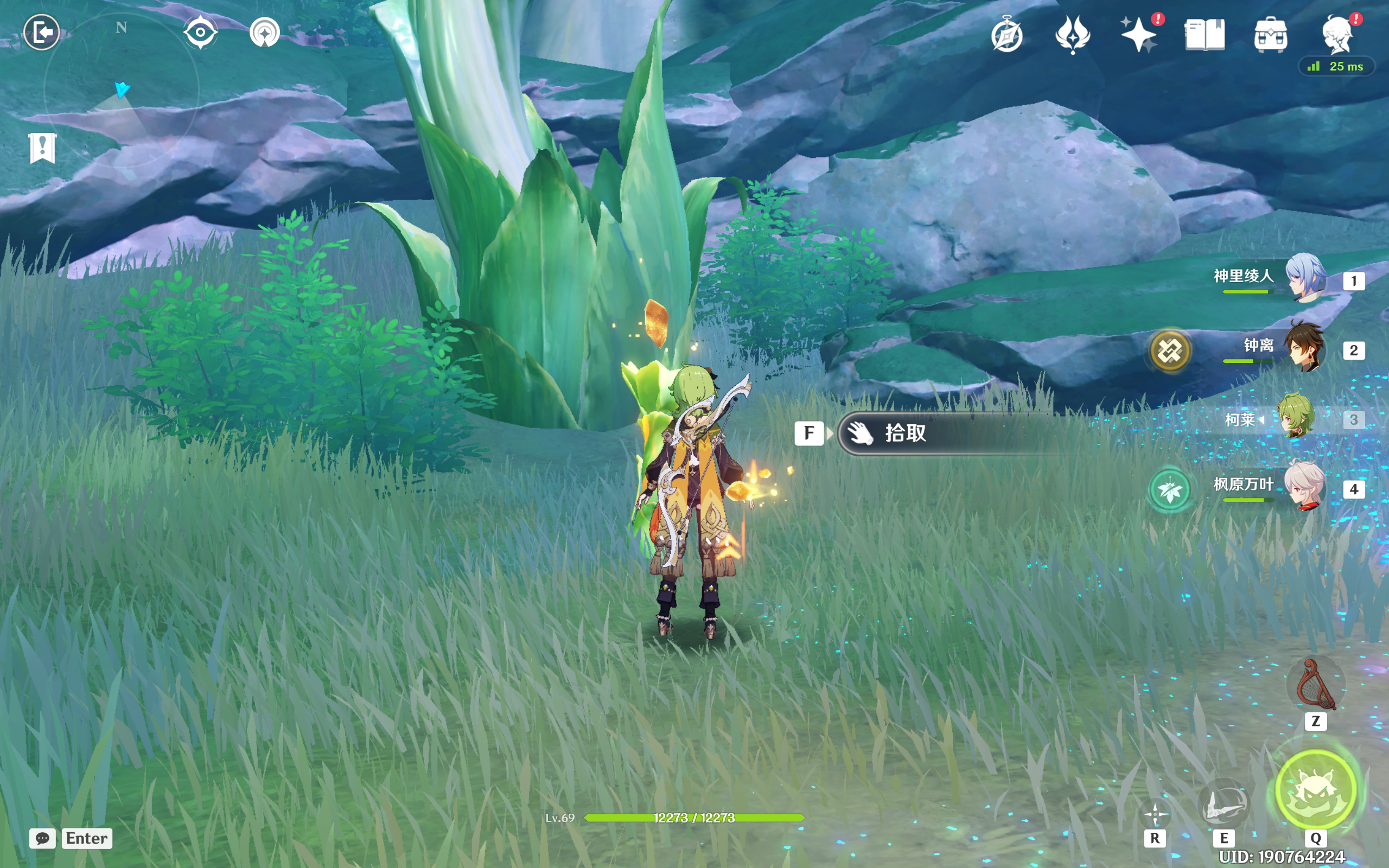Open the compass adventure icon
1389x868 pixels.
click(1006, 35)
